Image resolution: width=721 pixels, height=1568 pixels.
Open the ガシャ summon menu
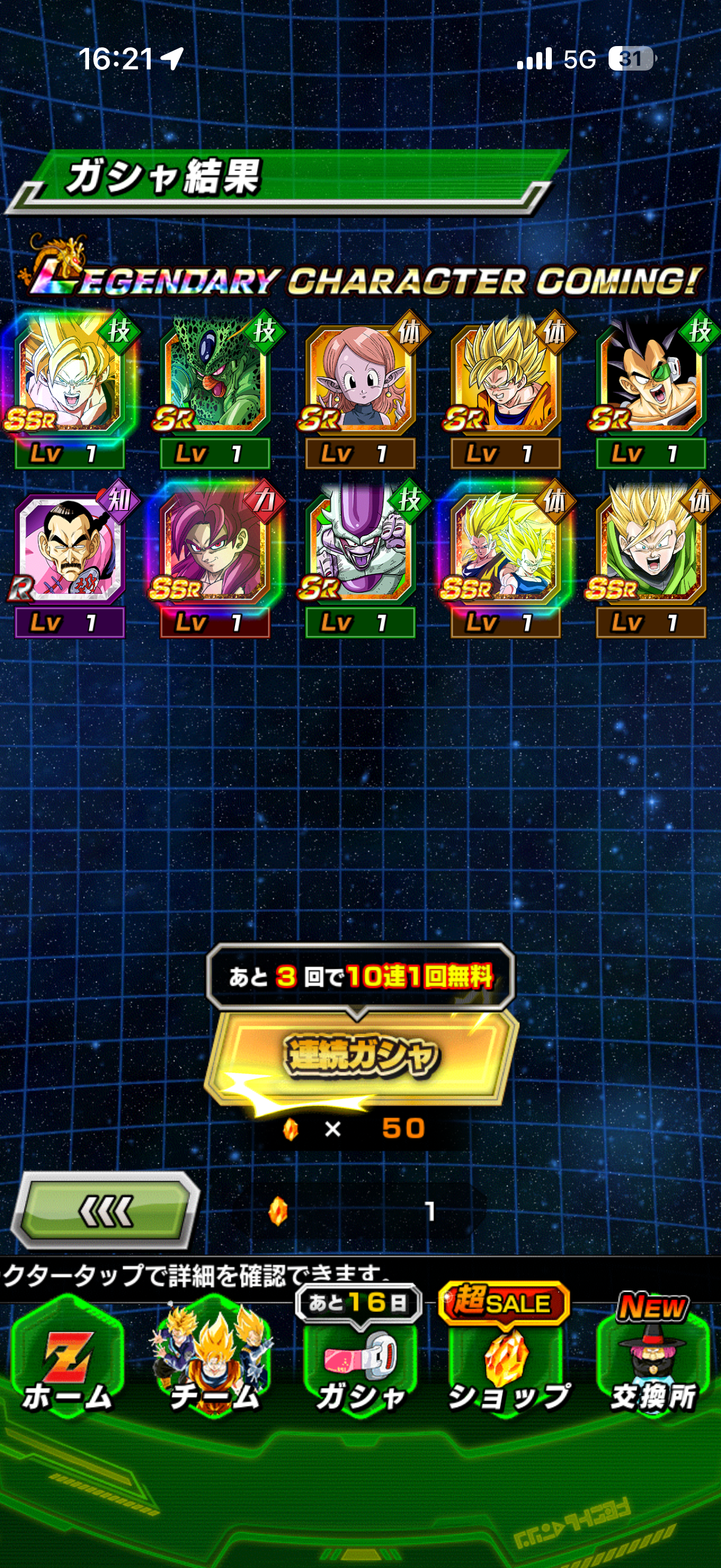pyautogui.click(x=360, y=1363)
